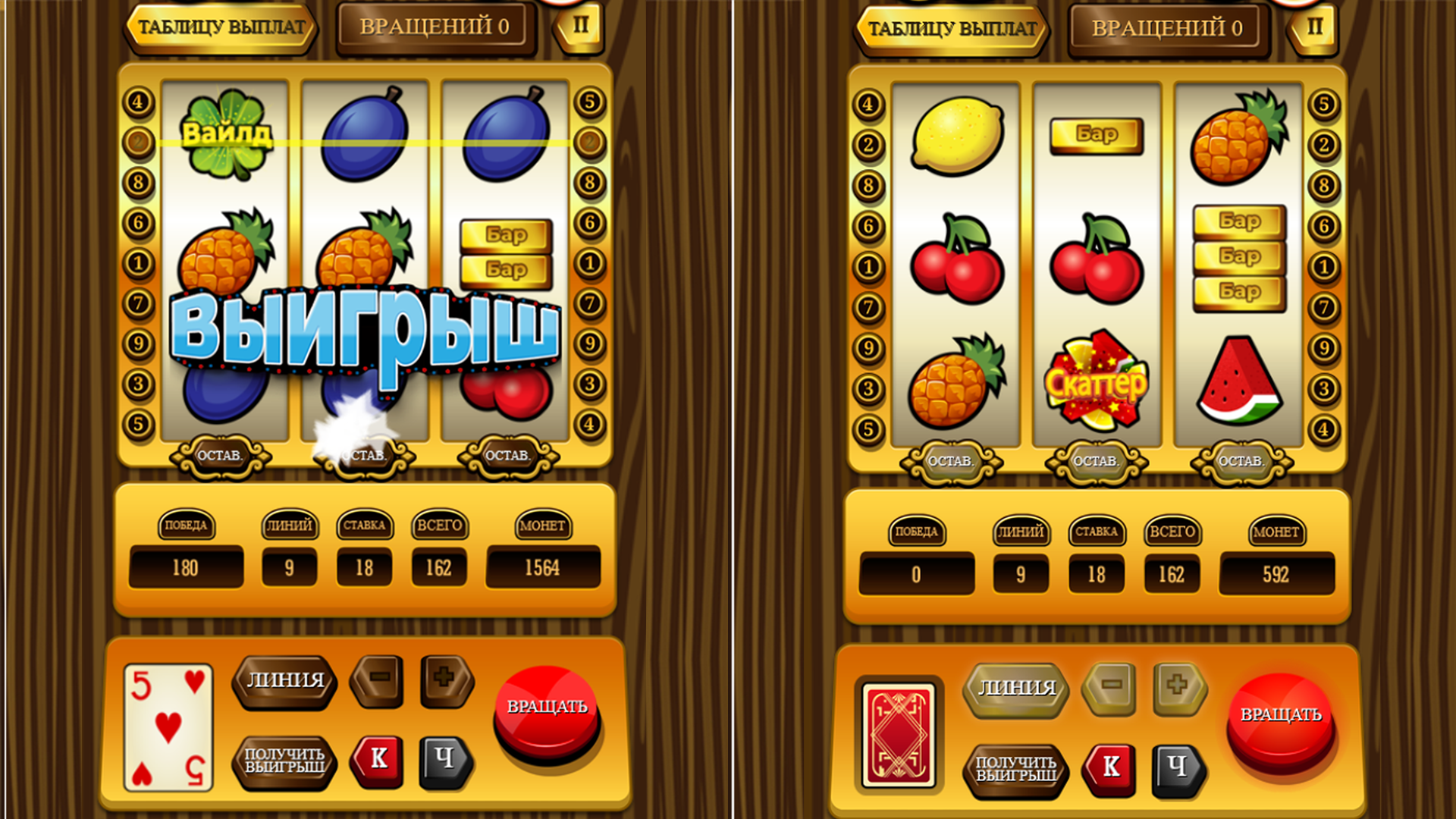Toggle ОСТАВ. hold on the third reel

(x=509, y=456)
